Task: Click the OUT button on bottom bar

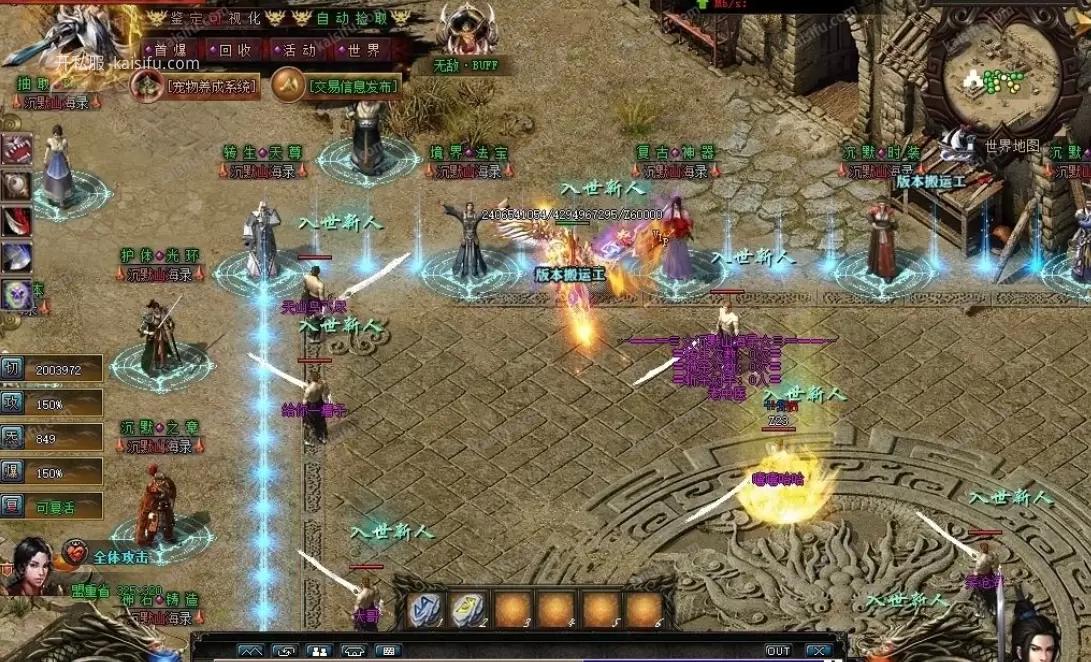Action: point(777,650)
